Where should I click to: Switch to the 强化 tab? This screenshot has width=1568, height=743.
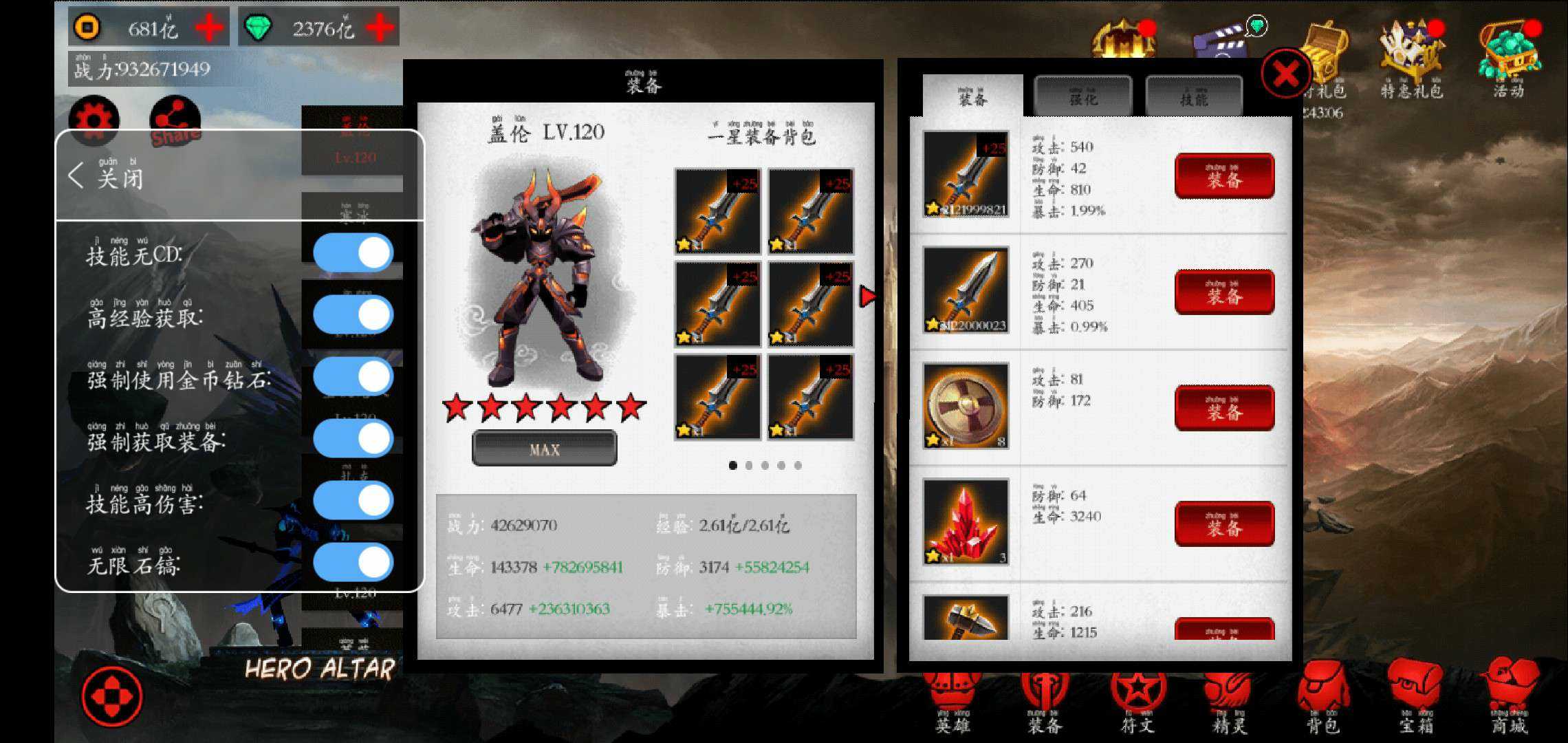(x=1083, y=96)
